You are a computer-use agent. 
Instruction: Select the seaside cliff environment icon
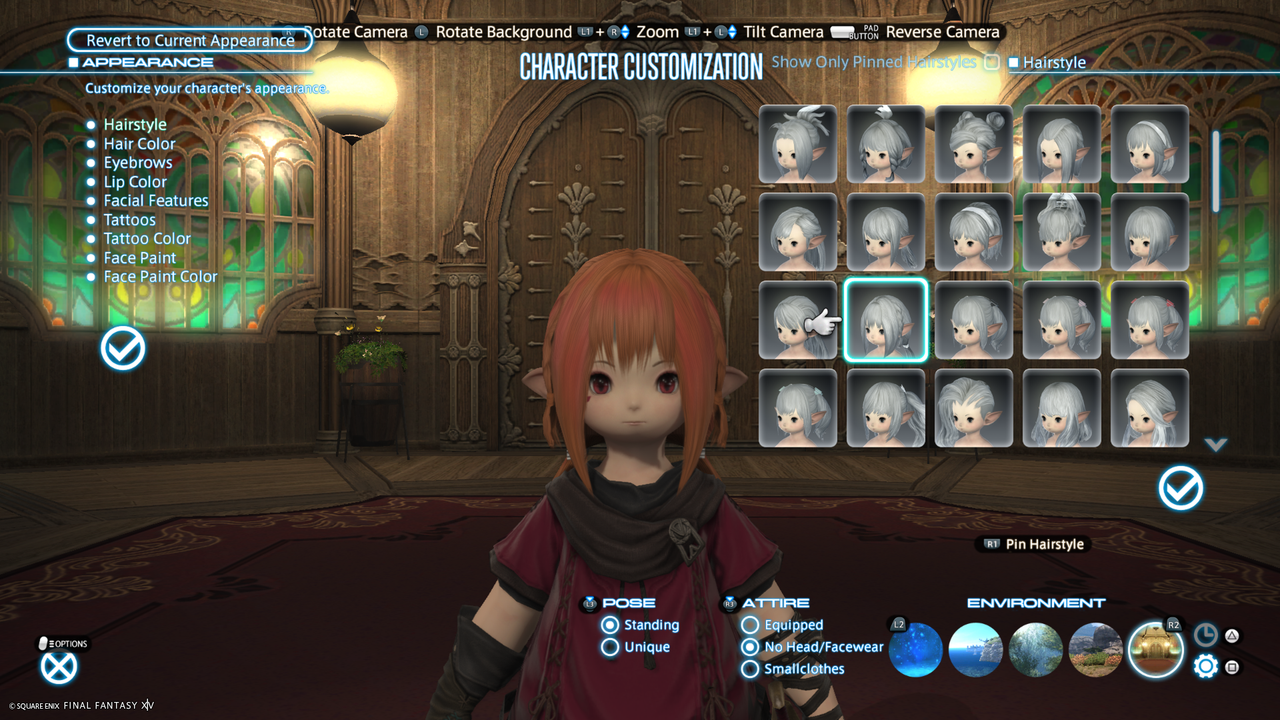(975, 650)
